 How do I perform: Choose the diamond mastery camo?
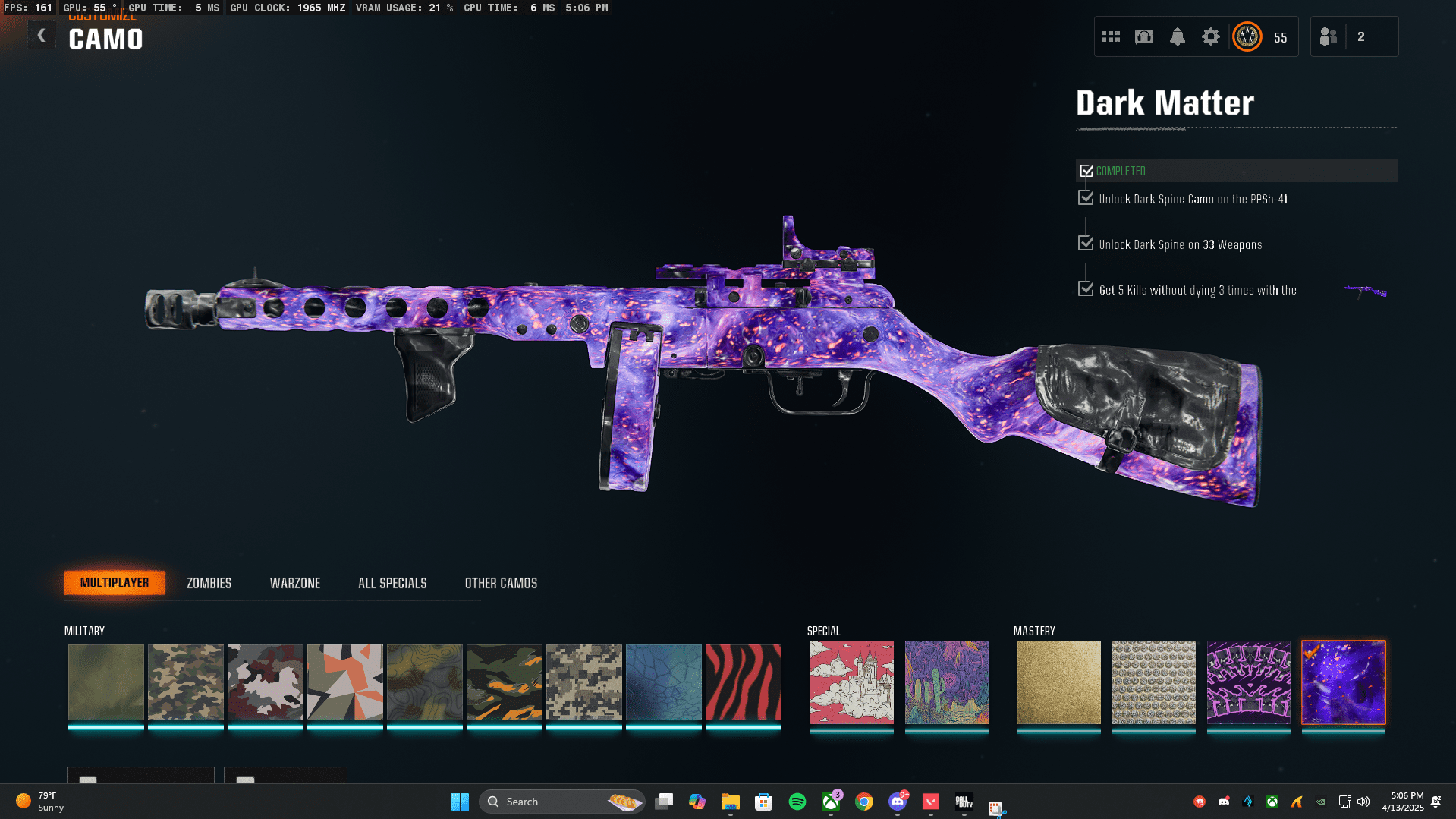pyautogui.click(x=1153, y=682)
